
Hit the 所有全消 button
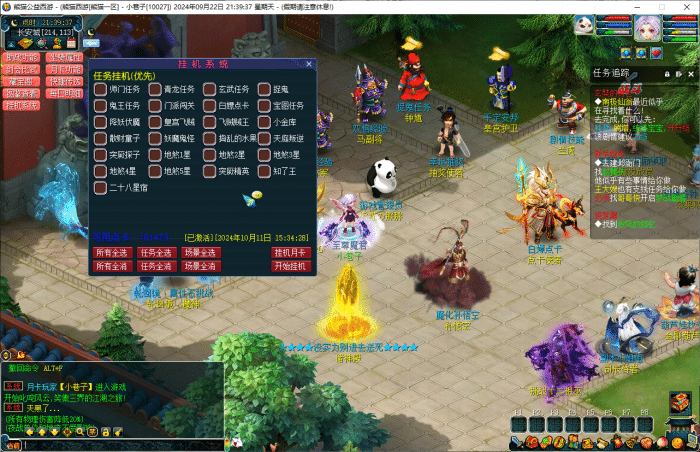(x=111, y=267)
